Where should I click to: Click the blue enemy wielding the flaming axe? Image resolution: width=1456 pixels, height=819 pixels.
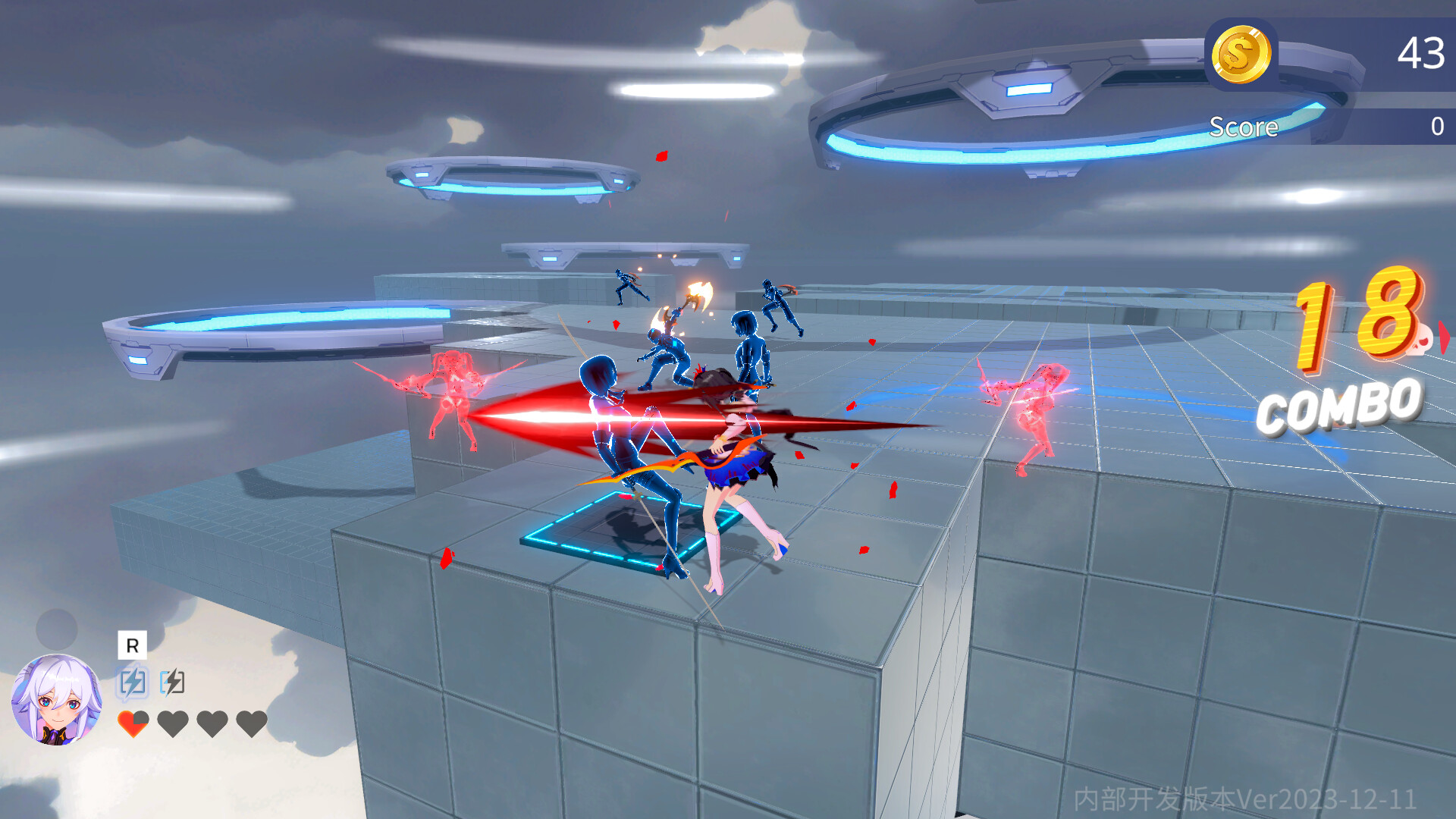pos(667,349)
